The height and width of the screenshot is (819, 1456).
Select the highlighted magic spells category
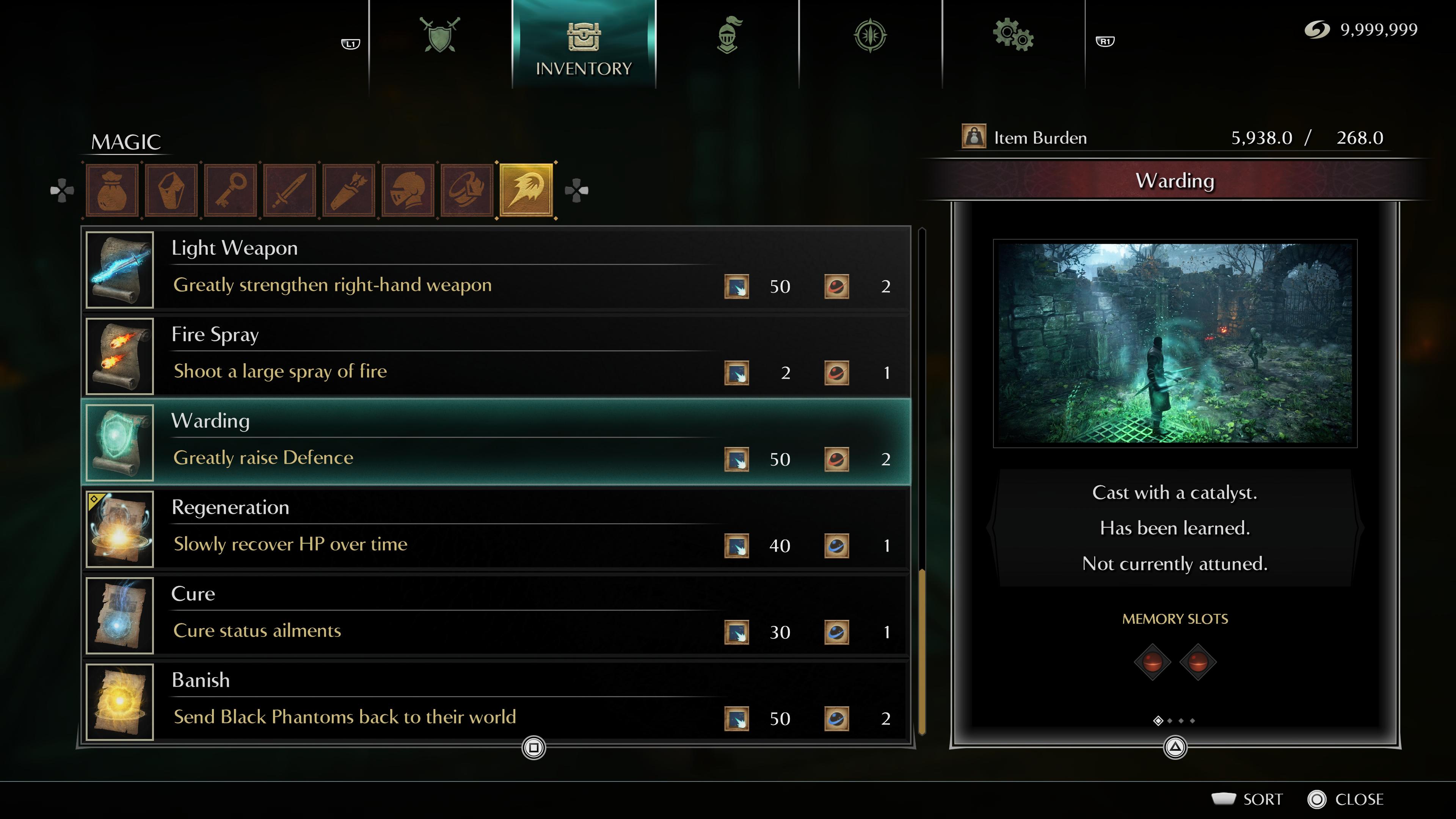pos(527,190)
